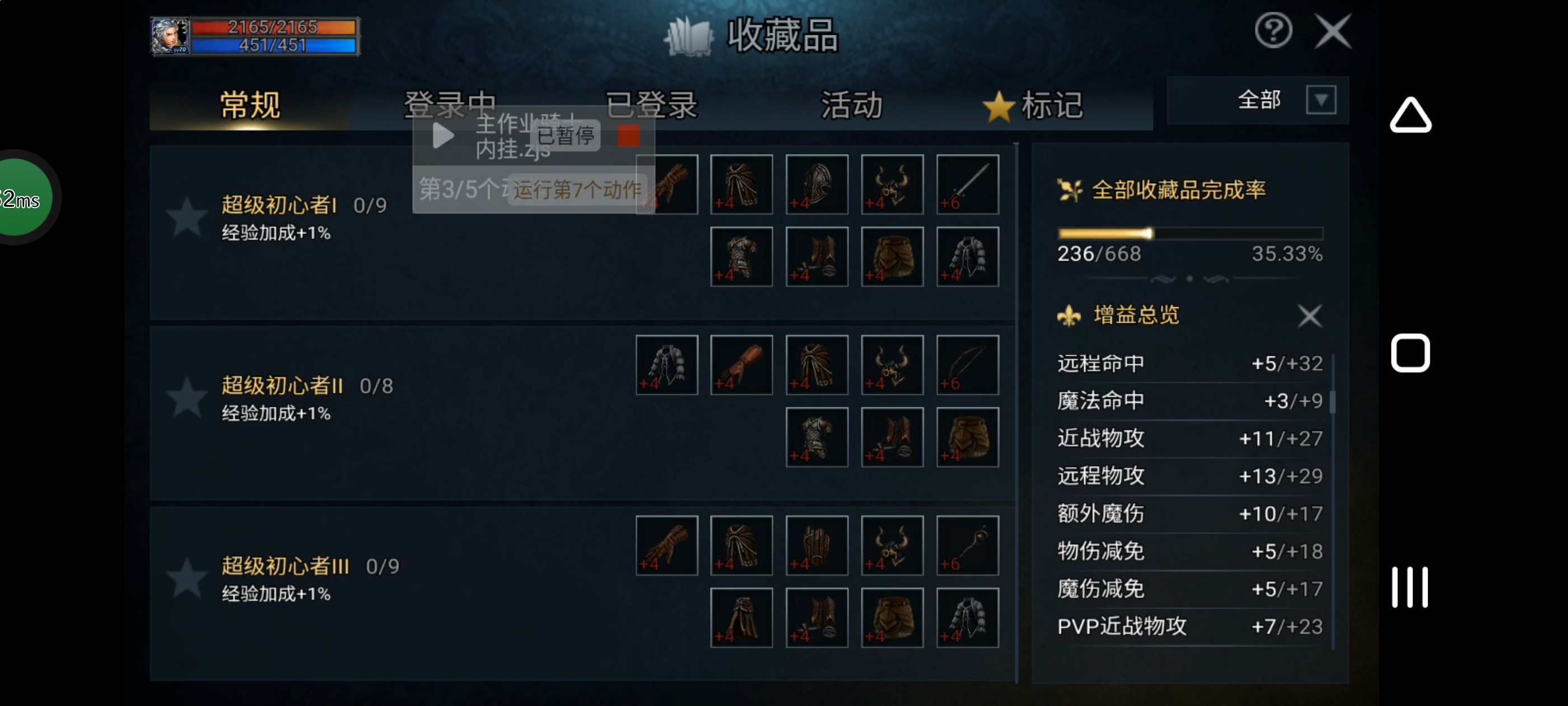Close the 收藏品 collection window
Viewport: 1568px width, 706px height.
click(x=1332, y=31)
